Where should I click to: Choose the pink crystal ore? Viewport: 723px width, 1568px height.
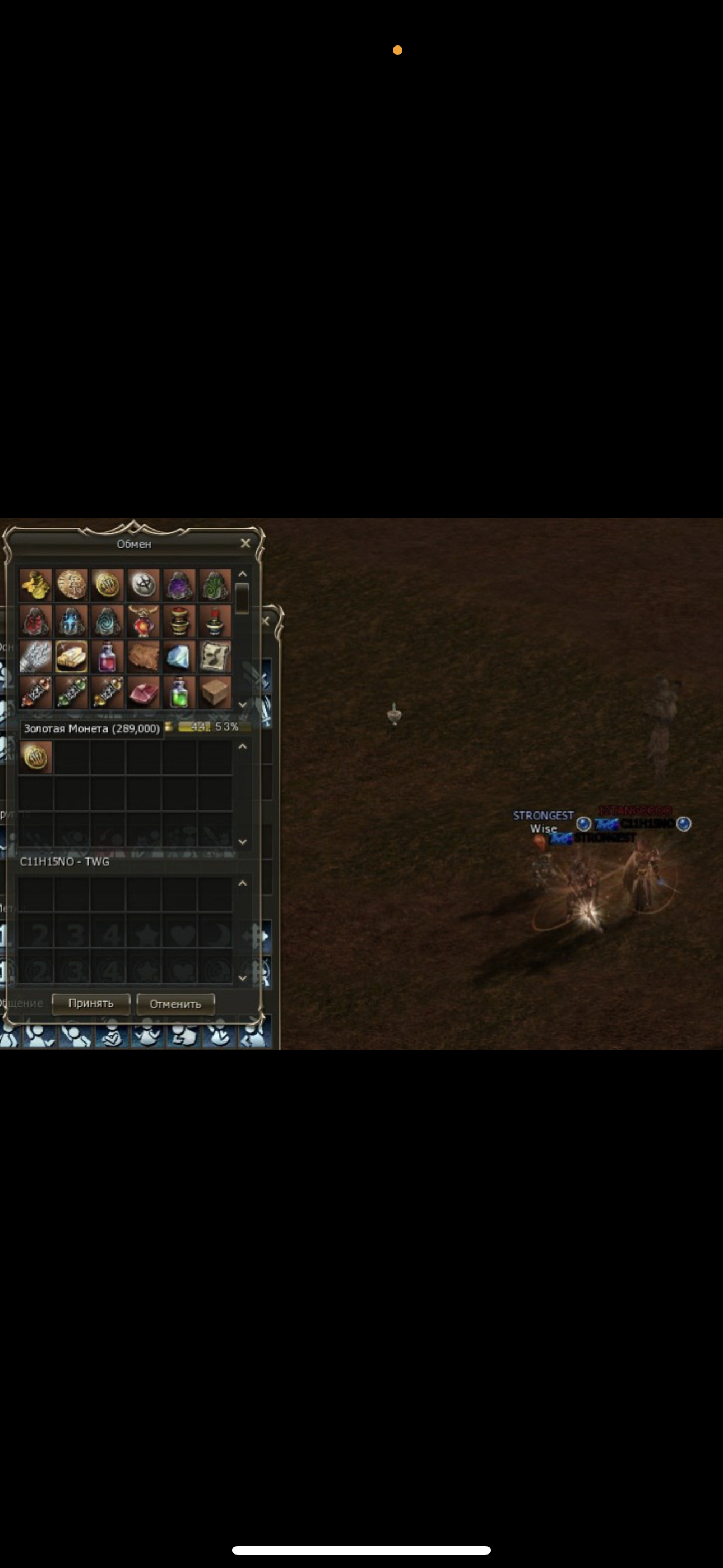[143, 693]
